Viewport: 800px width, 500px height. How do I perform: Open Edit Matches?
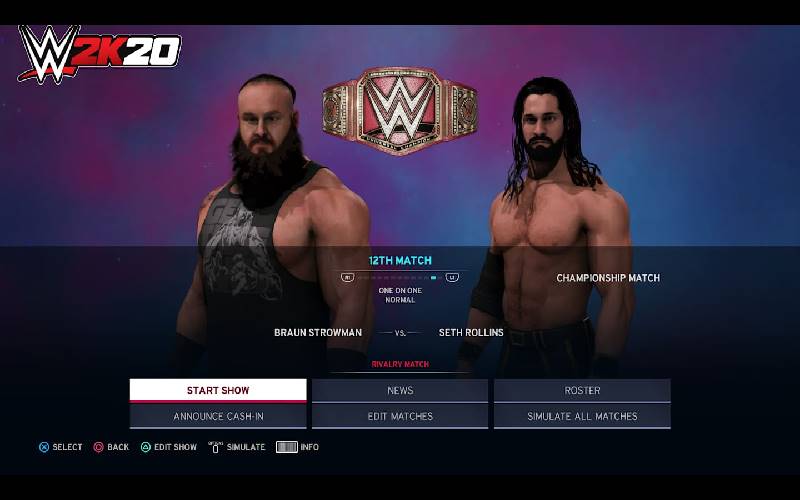[x=400, y=416]
